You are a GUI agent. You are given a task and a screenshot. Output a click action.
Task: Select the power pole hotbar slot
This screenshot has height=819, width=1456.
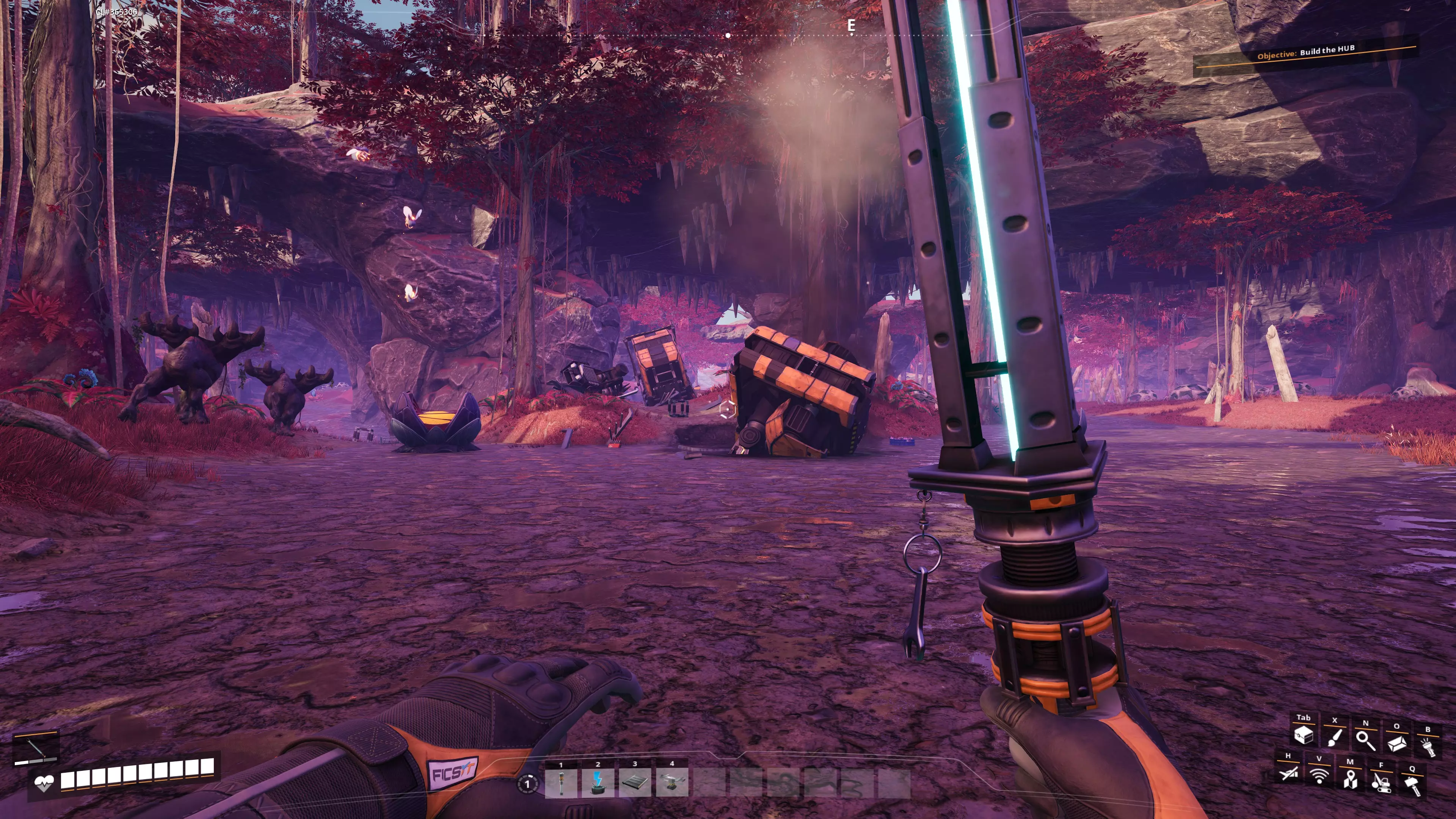pyautogui.click(x=561, y=783)
